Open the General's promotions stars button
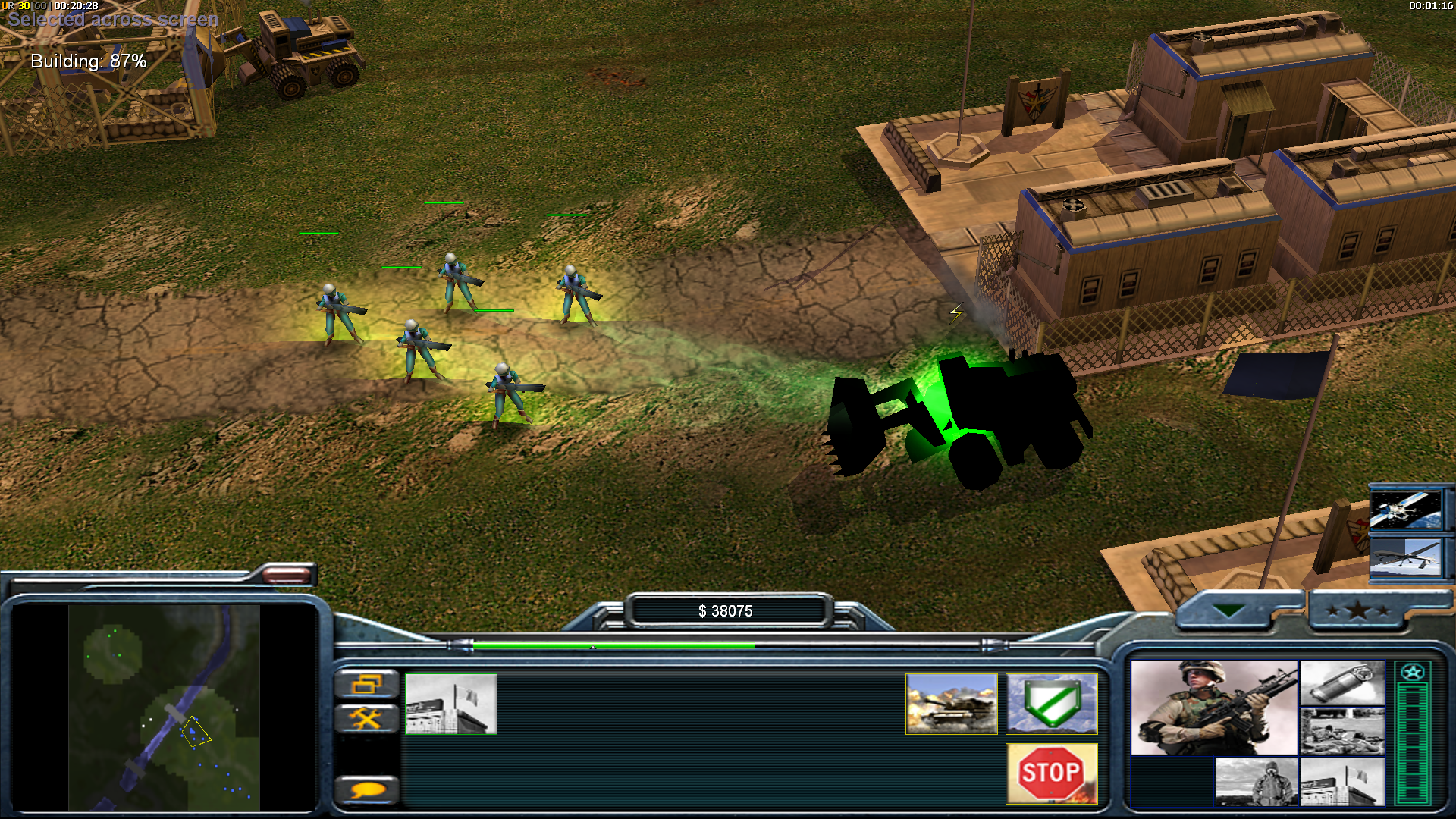Image resolution: width=1456 pixels, height=819 pixels. tap(1357, 610)
